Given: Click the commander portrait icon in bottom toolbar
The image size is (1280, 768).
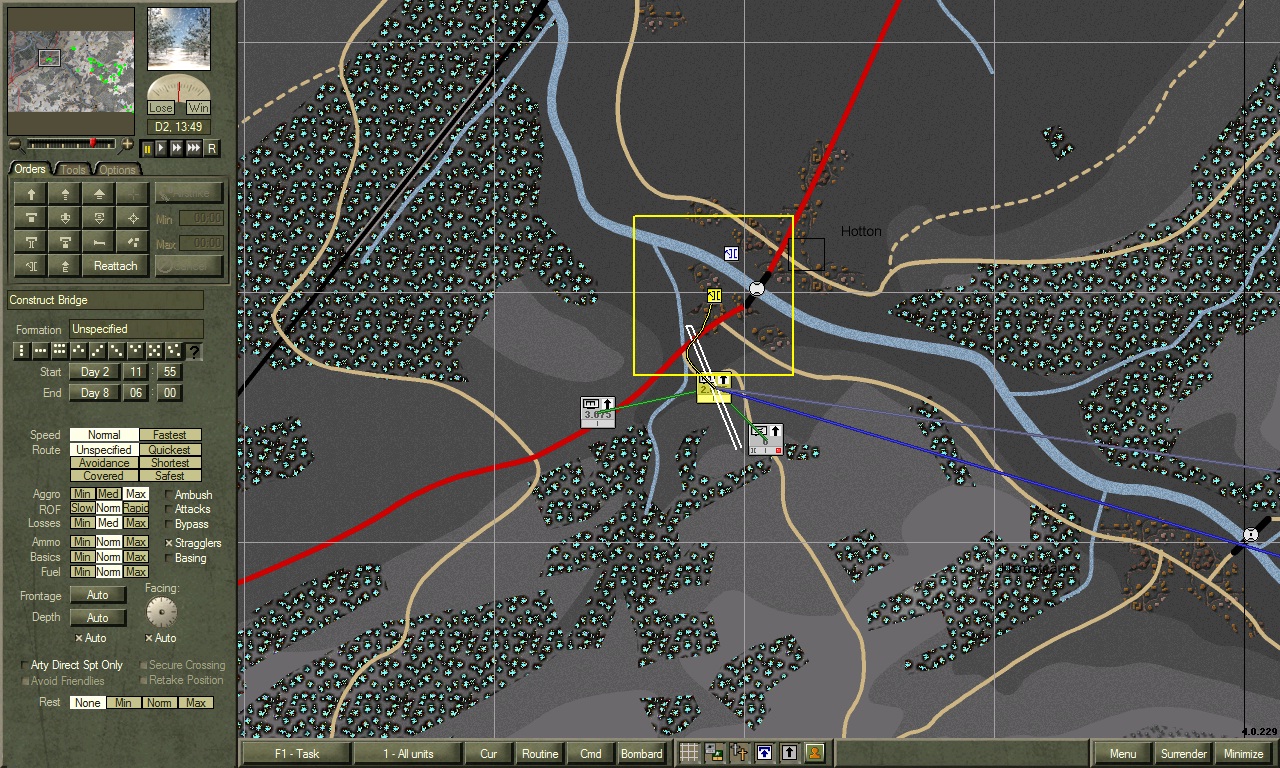Looking at the screenshot, I should (815, 752).
